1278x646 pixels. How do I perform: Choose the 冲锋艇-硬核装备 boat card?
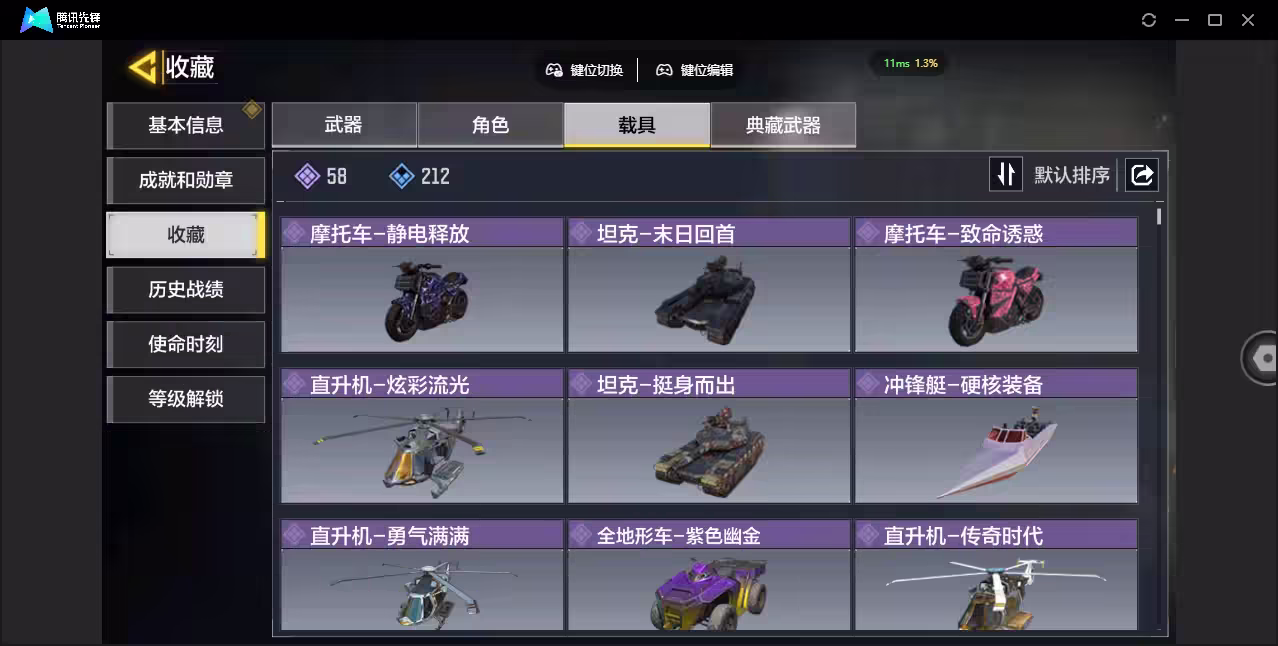(x=995, y=437)
